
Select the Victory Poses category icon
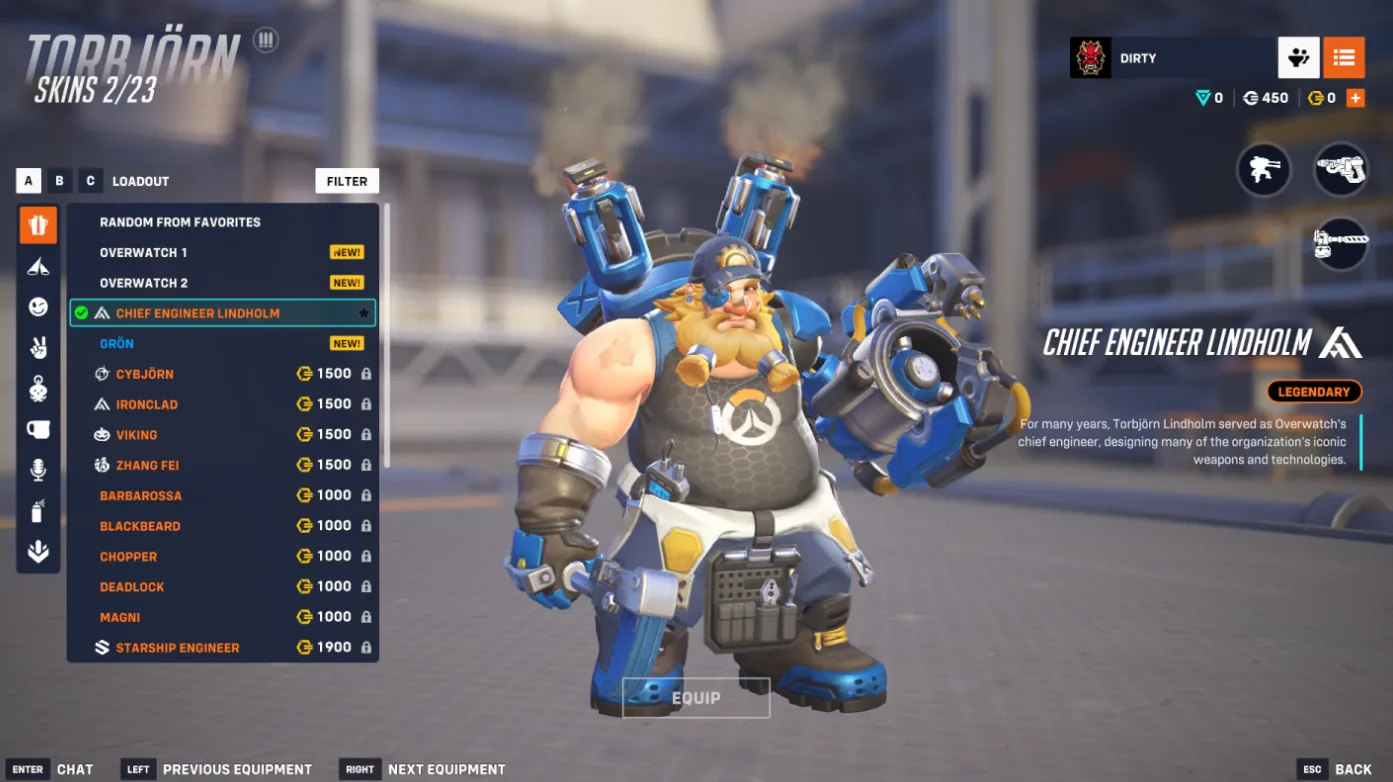click(x=37, y=348)
